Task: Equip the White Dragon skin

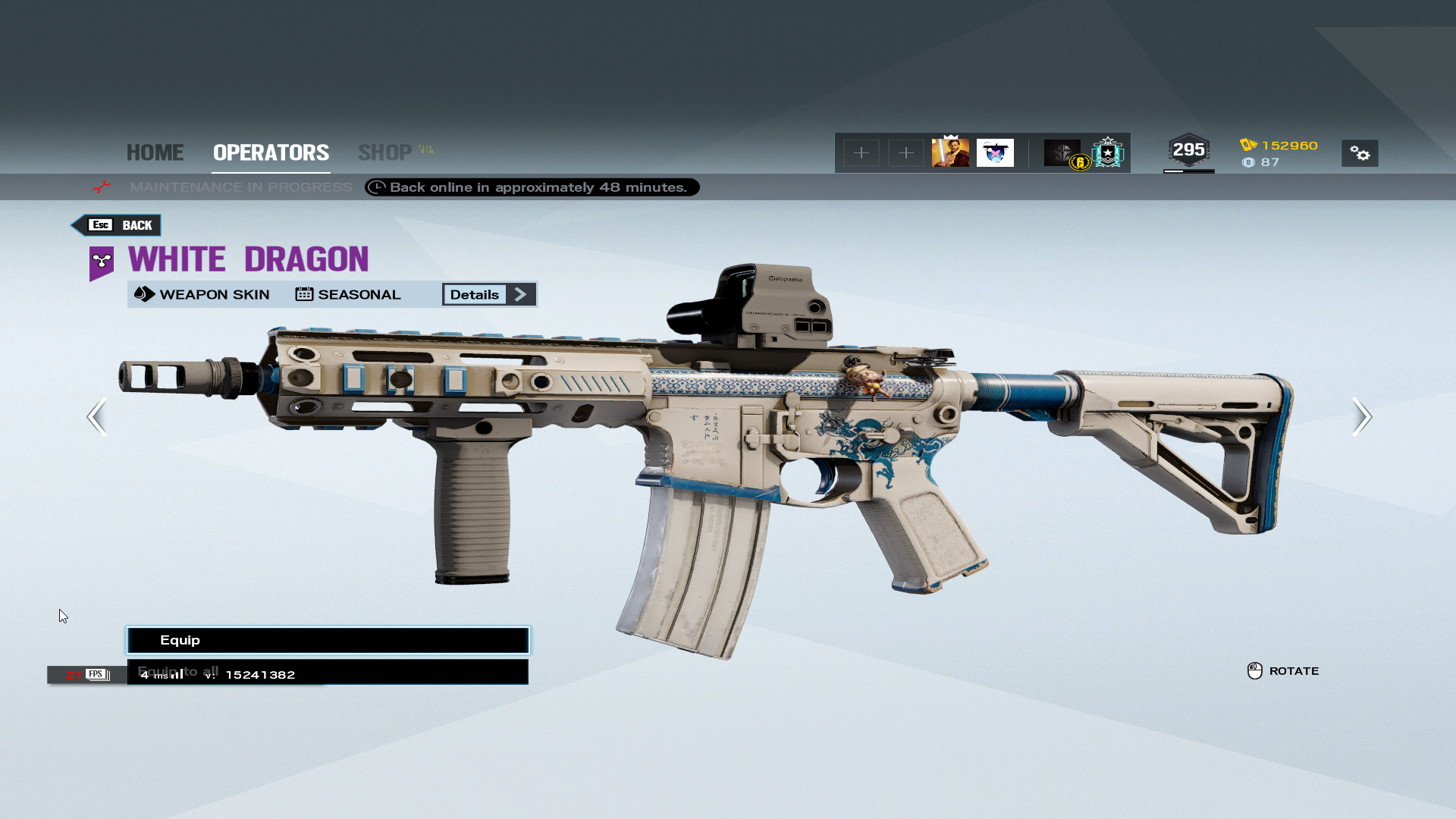Action: tap(328, 640)
